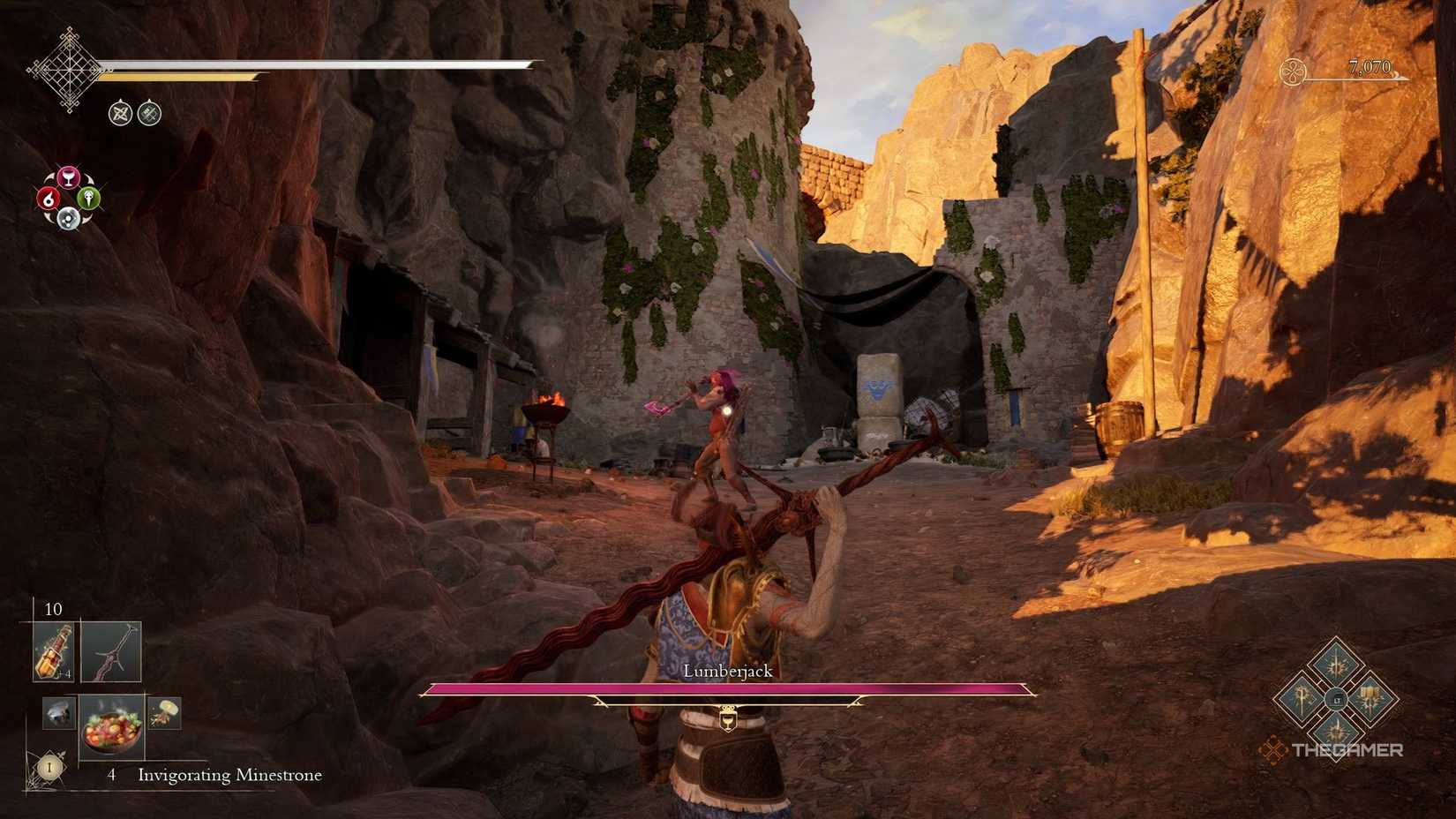1456x819 pixels.
Task: Expand the top ability icon in the skill diamond
Action: point(1336,662)
